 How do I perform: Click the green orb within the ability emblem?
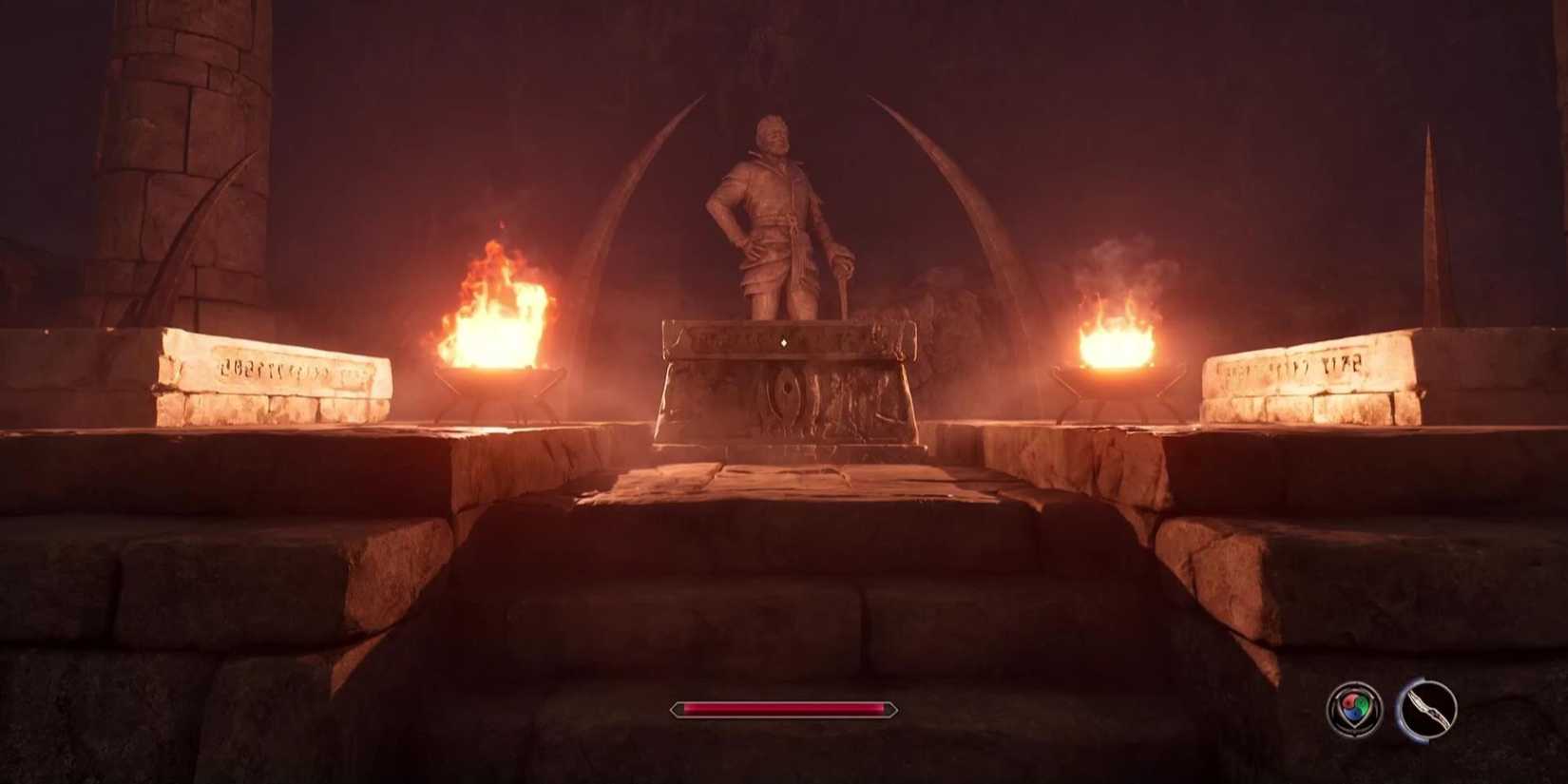(1362, 705)
